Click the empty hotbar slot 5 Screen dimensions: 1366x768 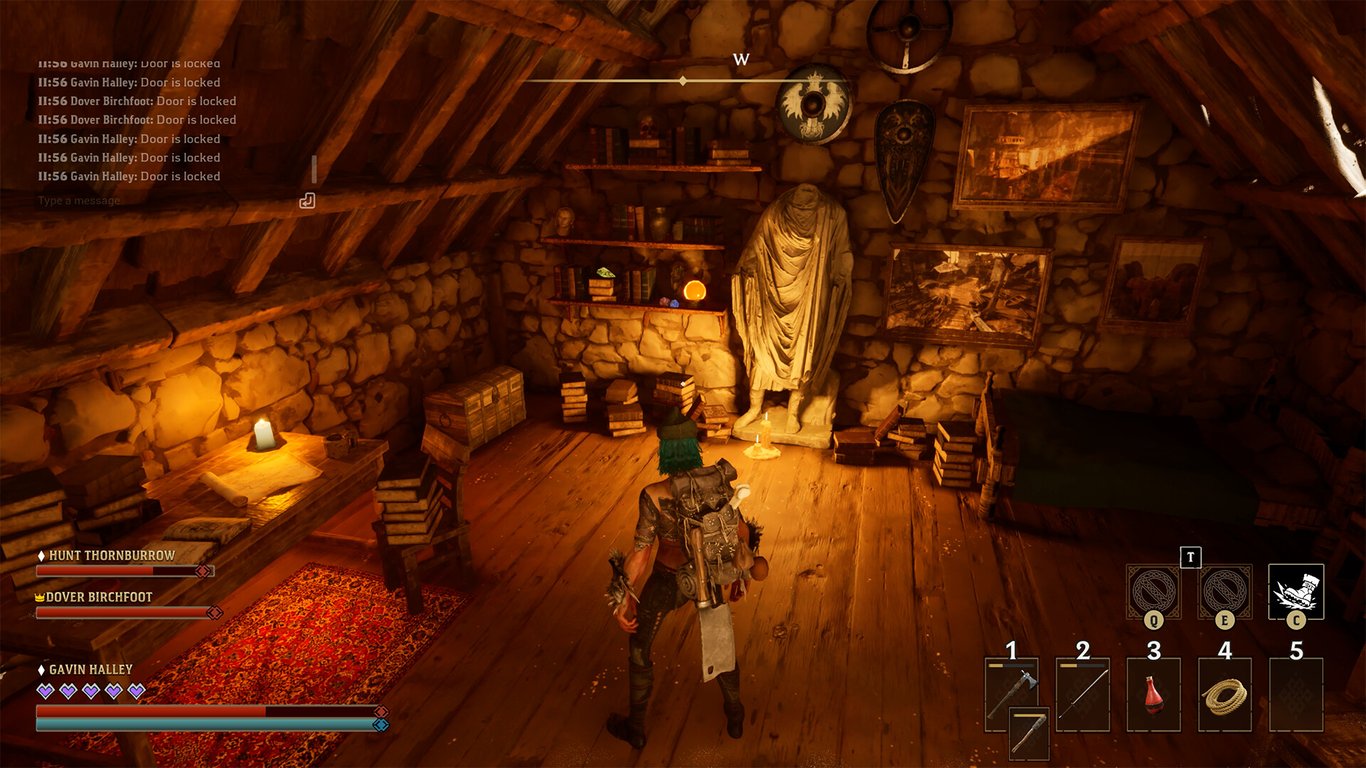[x=1294, y=695]
